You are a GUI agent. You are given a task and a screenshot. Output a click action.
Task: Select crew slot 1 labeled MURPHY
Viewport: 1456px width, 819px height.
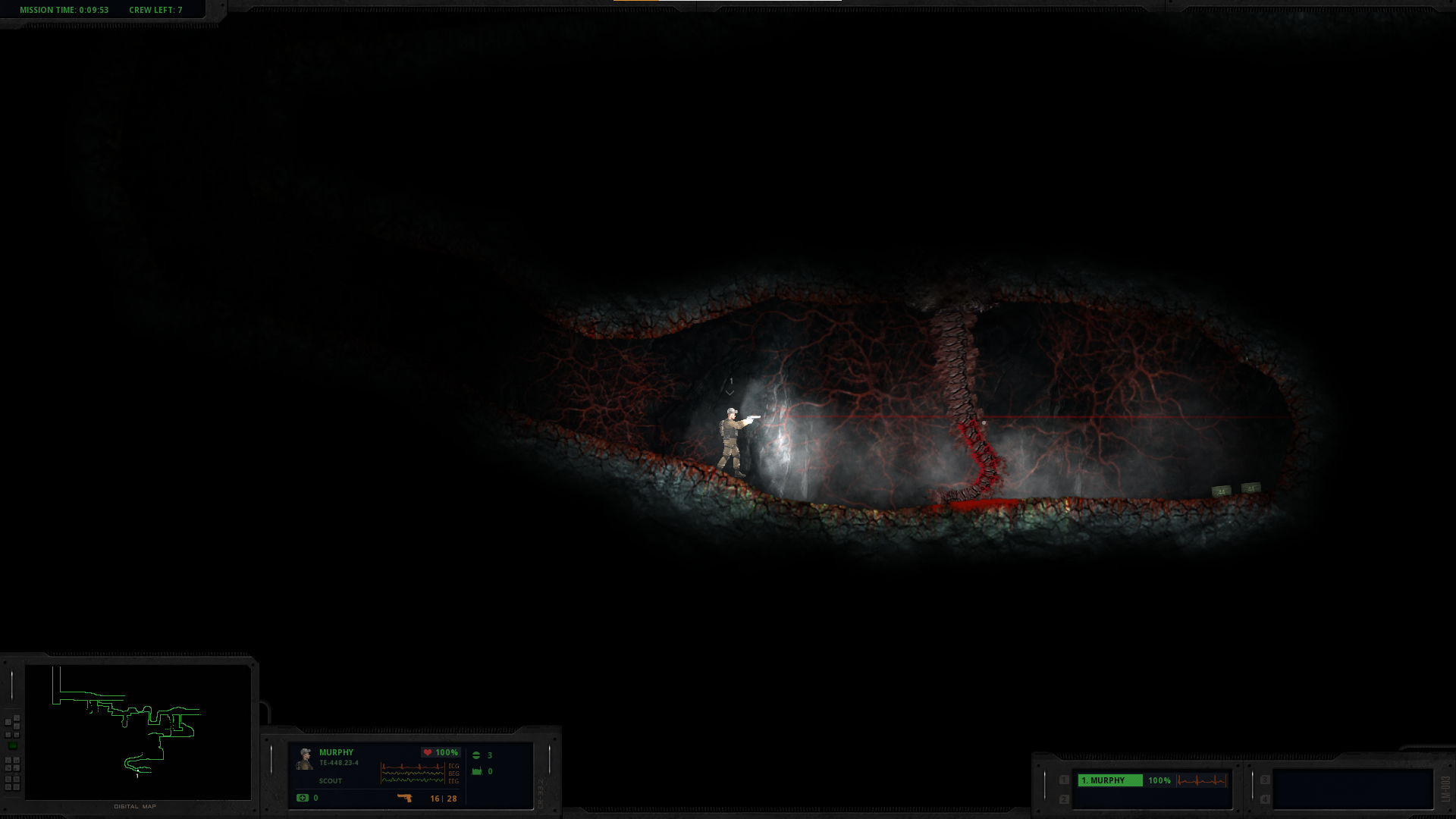click(x=1109, y=780)
